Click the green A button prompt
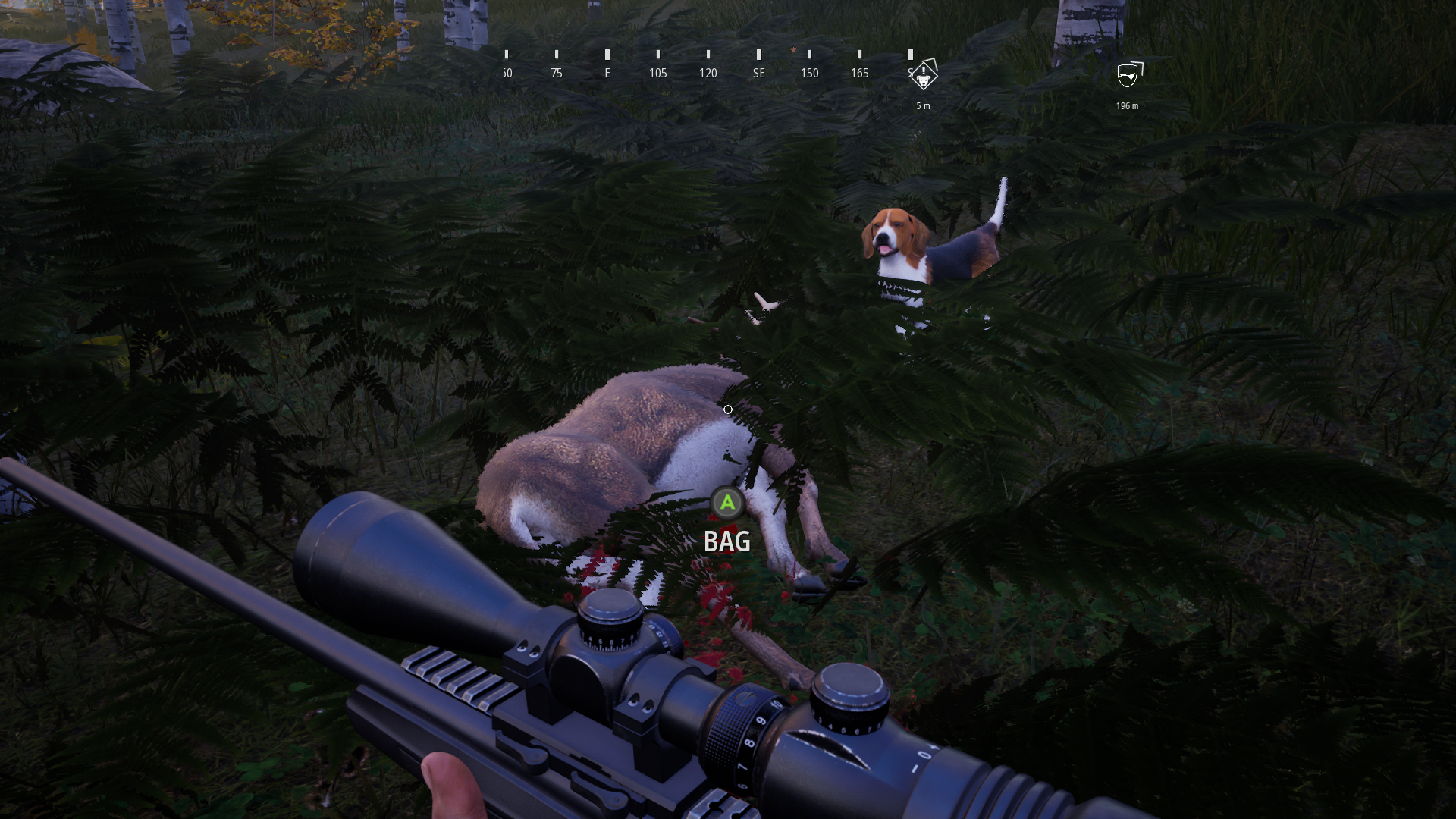The width and height of the screenshot is (1456, 819). [x=726, y=503]
